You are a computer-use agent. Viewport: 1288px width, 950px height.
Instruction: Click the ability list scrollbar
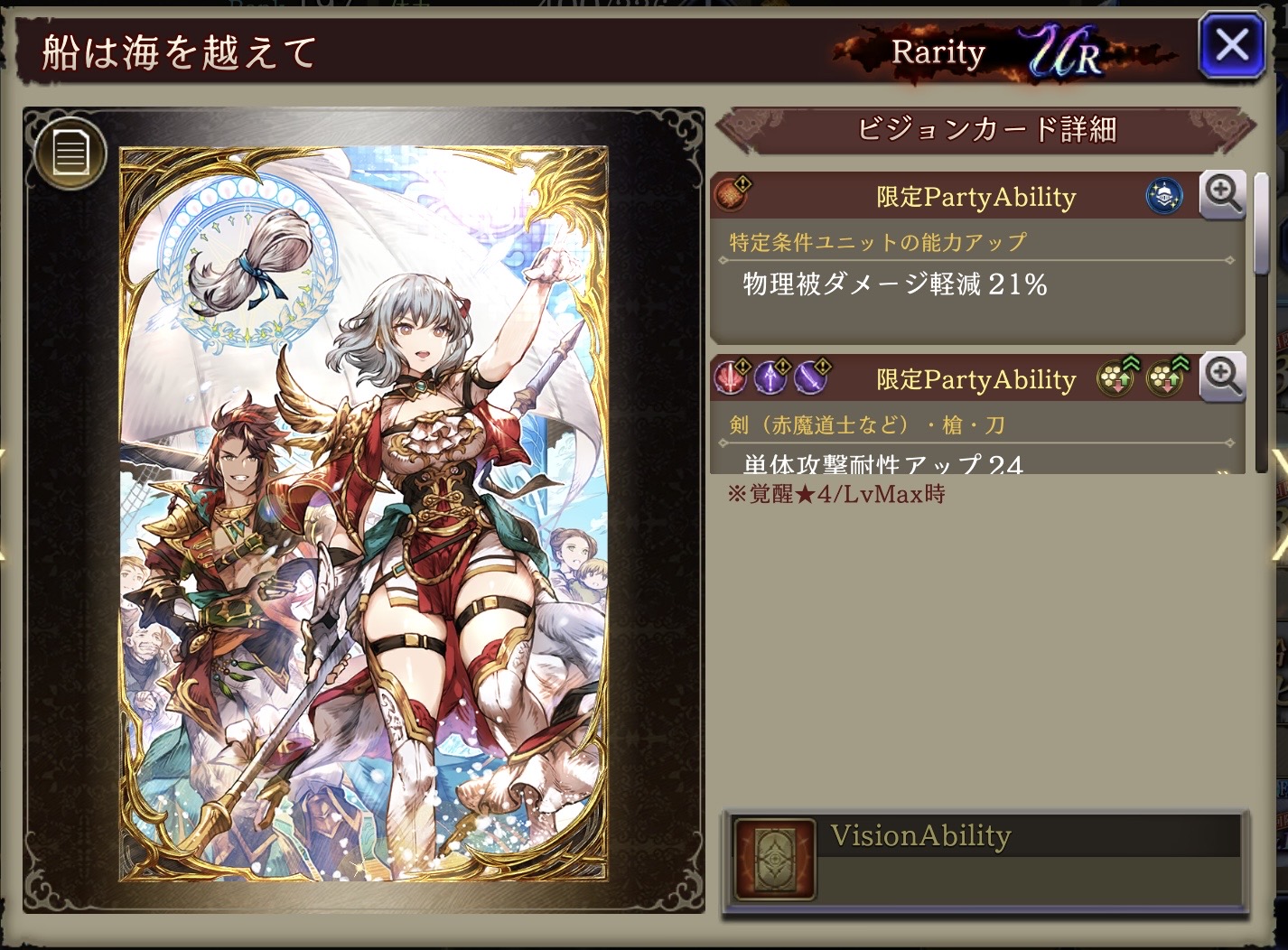coord(1262,226)
